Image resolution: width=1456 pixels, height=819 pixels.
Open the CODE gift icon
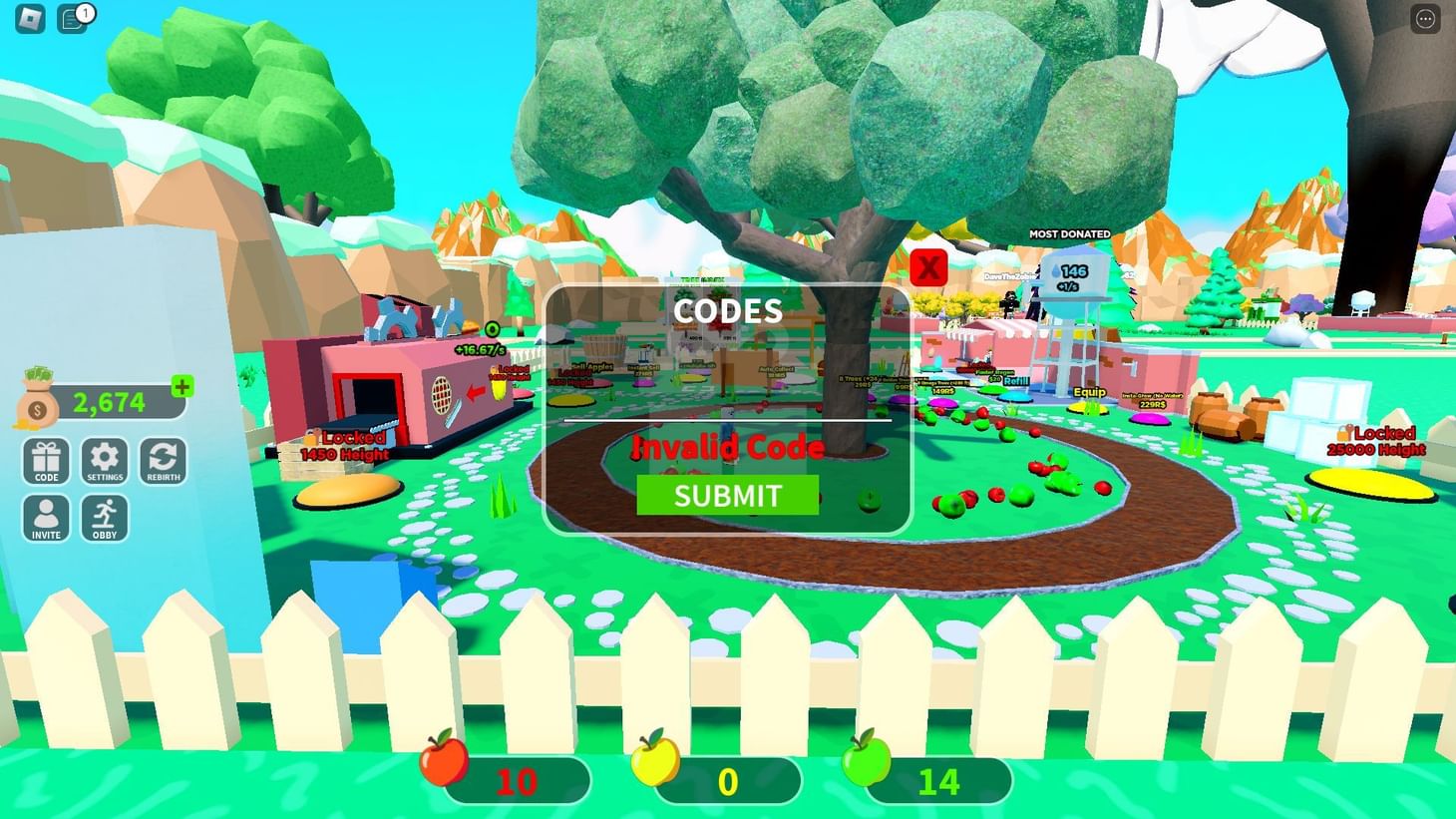(45, 462)
